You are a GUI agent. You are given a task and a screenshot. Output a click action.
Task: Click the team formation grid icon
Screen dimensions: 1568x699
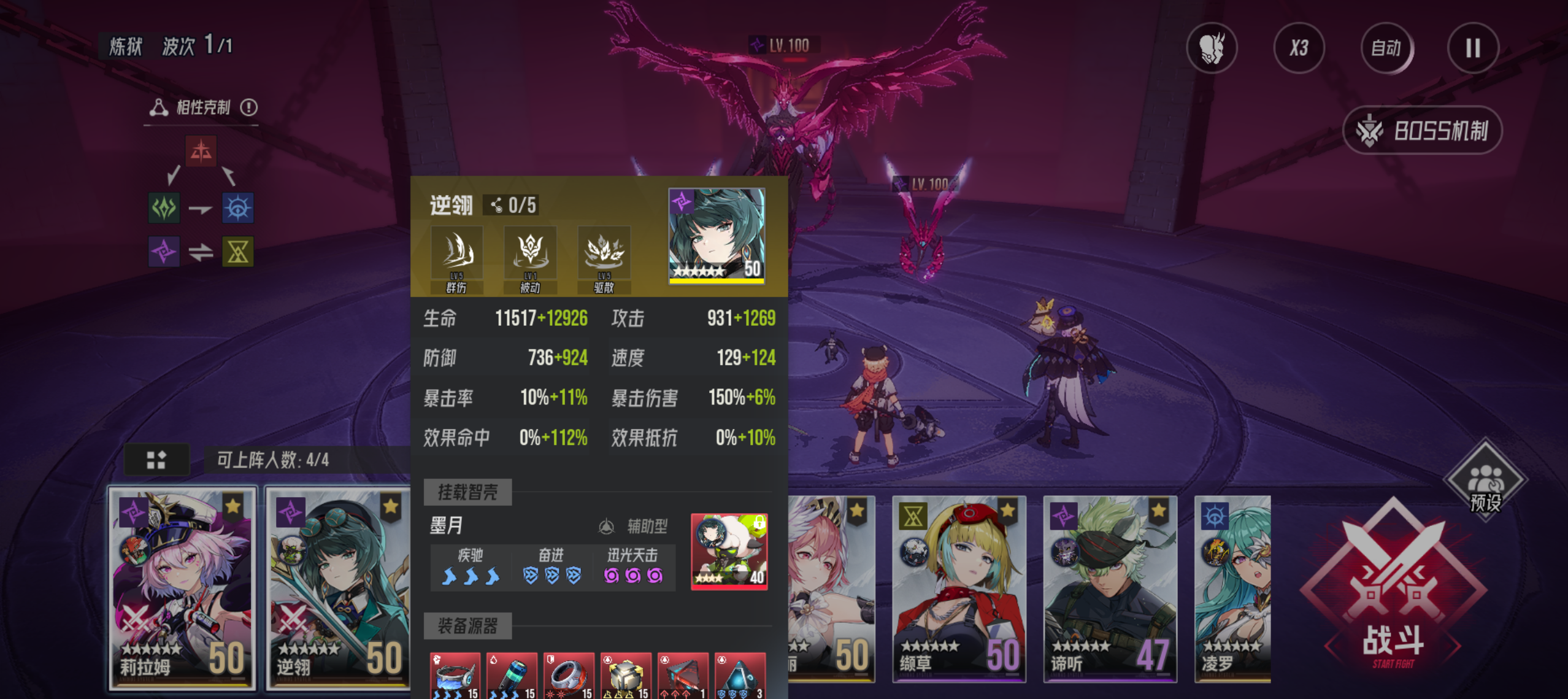[x=157, y=458]
